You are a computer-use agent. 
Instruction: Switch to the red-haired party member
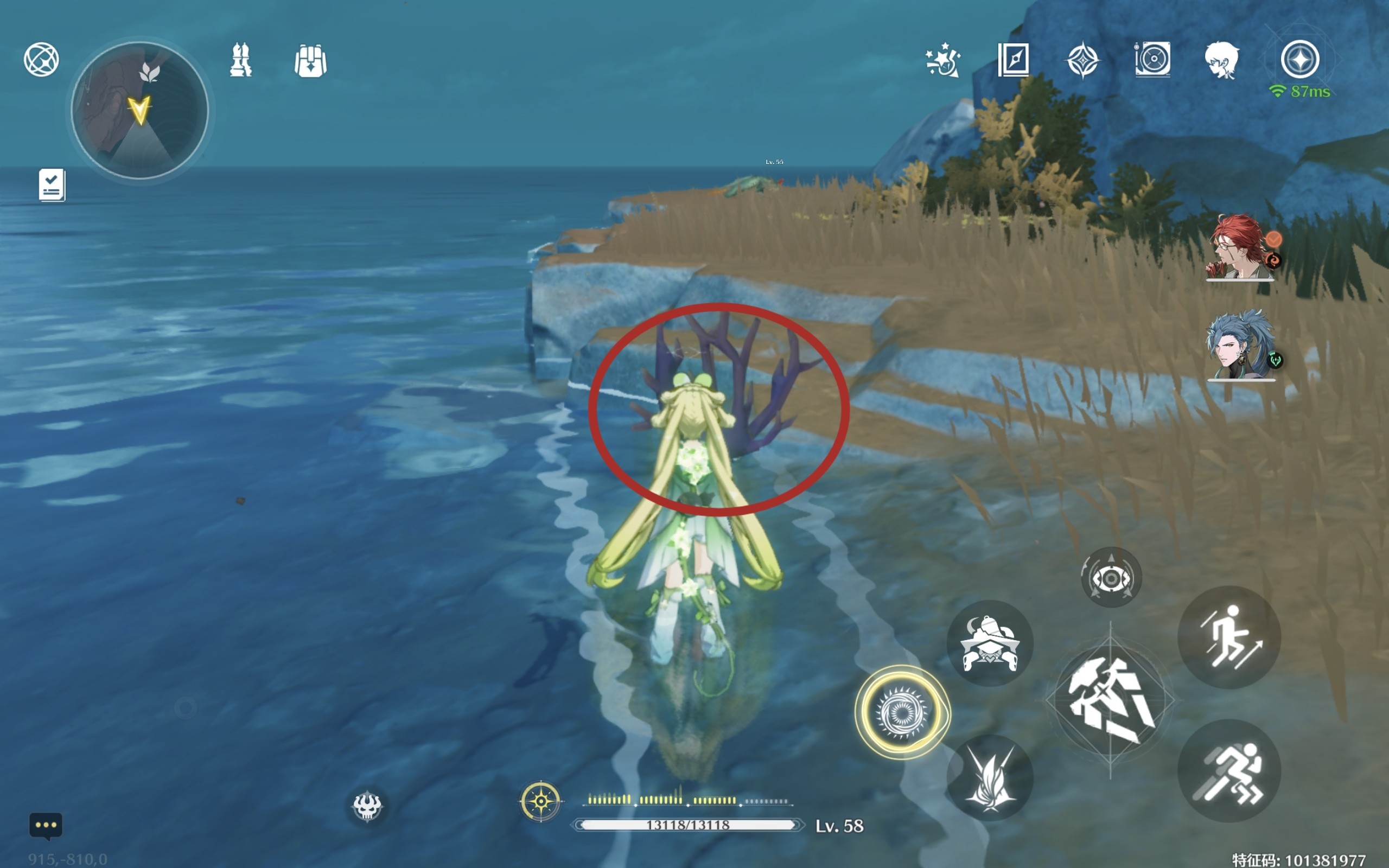click(1240, 247)
